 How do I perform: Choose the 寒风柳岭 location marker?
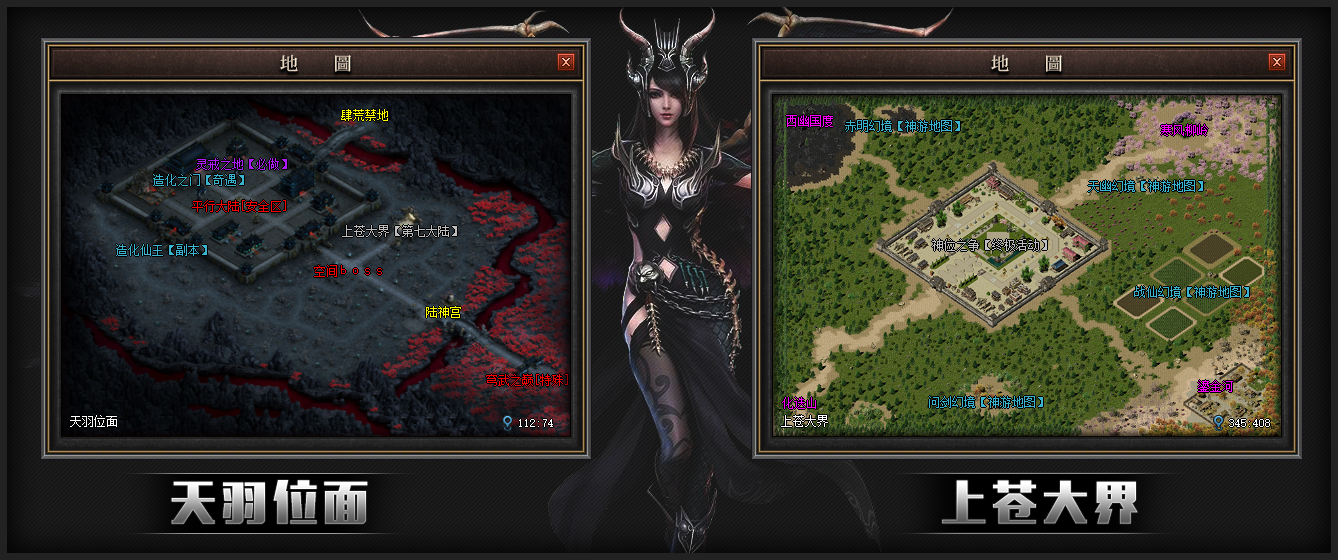point(1184,130)
